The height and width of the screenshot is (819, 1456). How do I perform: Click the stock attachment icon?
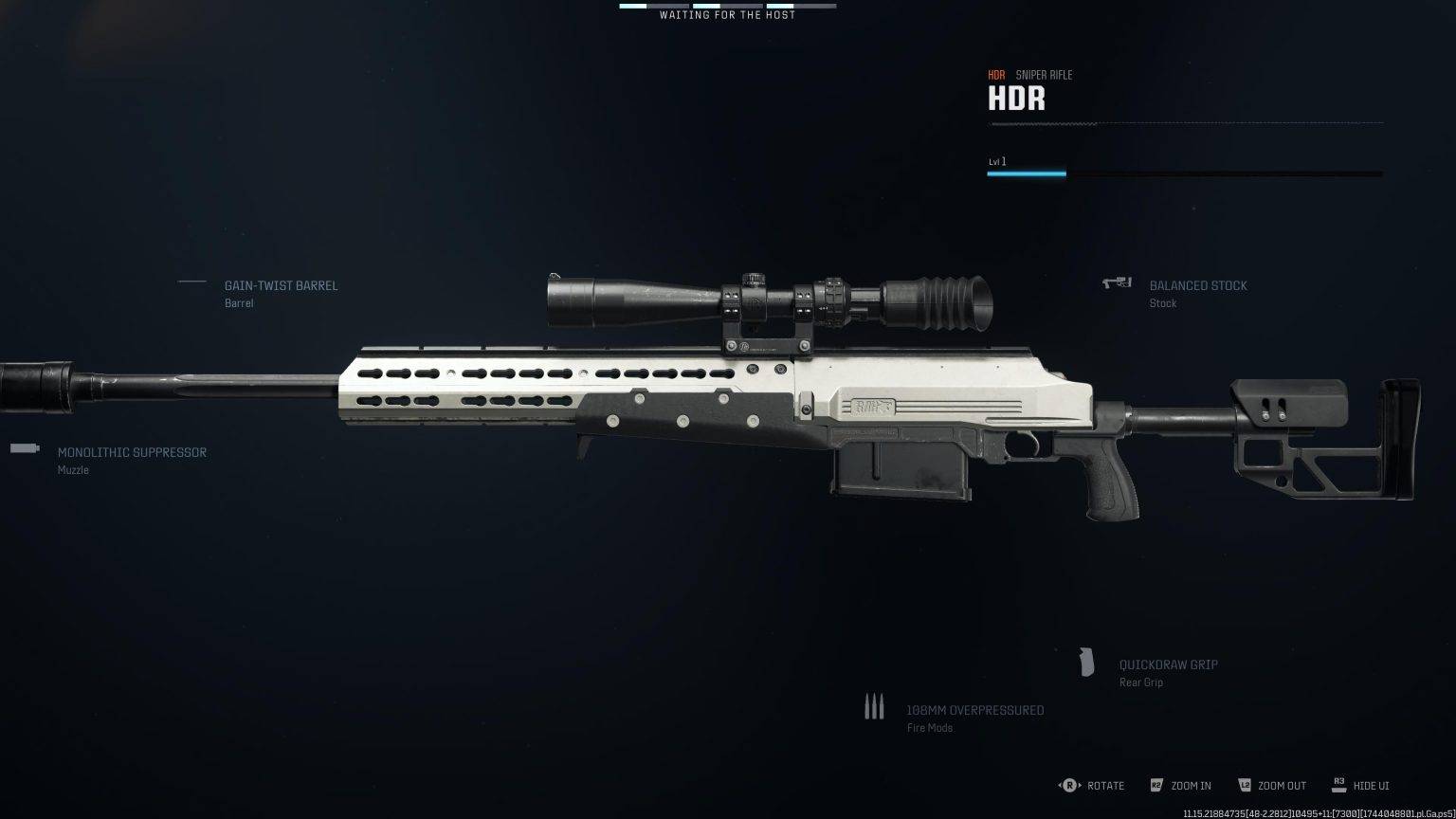pyautogui.click(x=1118, y=282)
